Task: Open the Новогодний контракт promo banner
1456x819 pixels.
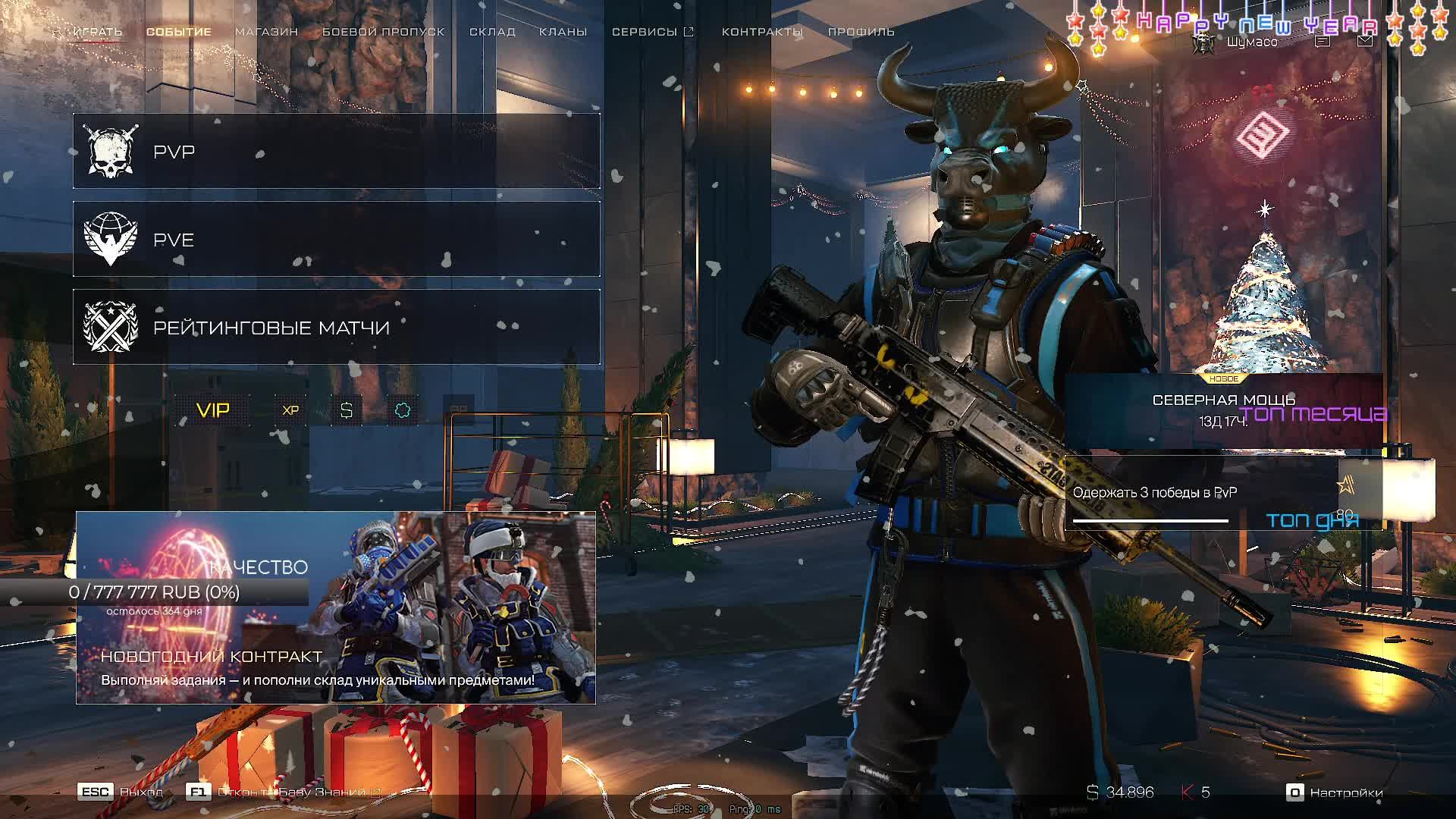Action: pyautogui.click(x=335, y=608)
